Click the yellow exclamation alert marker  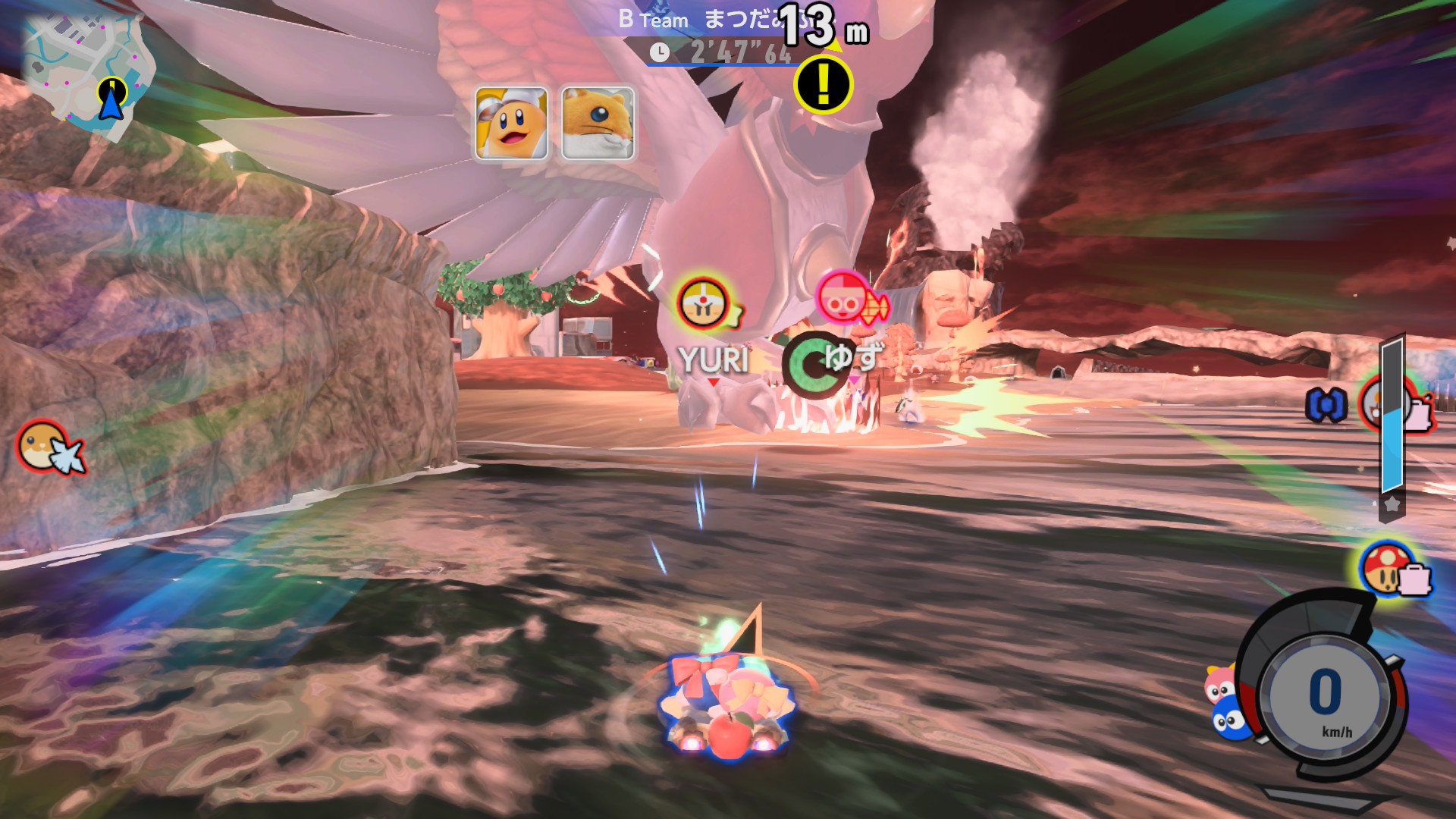823,83
